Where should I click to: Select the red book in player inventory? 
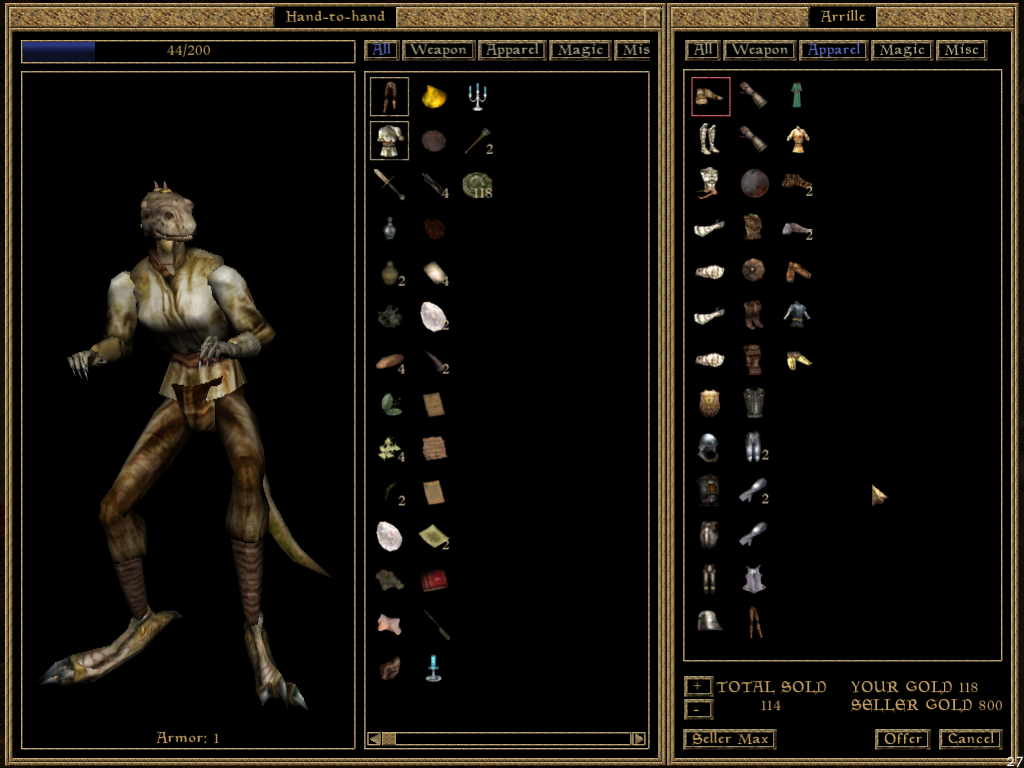[x=434, y=580]
